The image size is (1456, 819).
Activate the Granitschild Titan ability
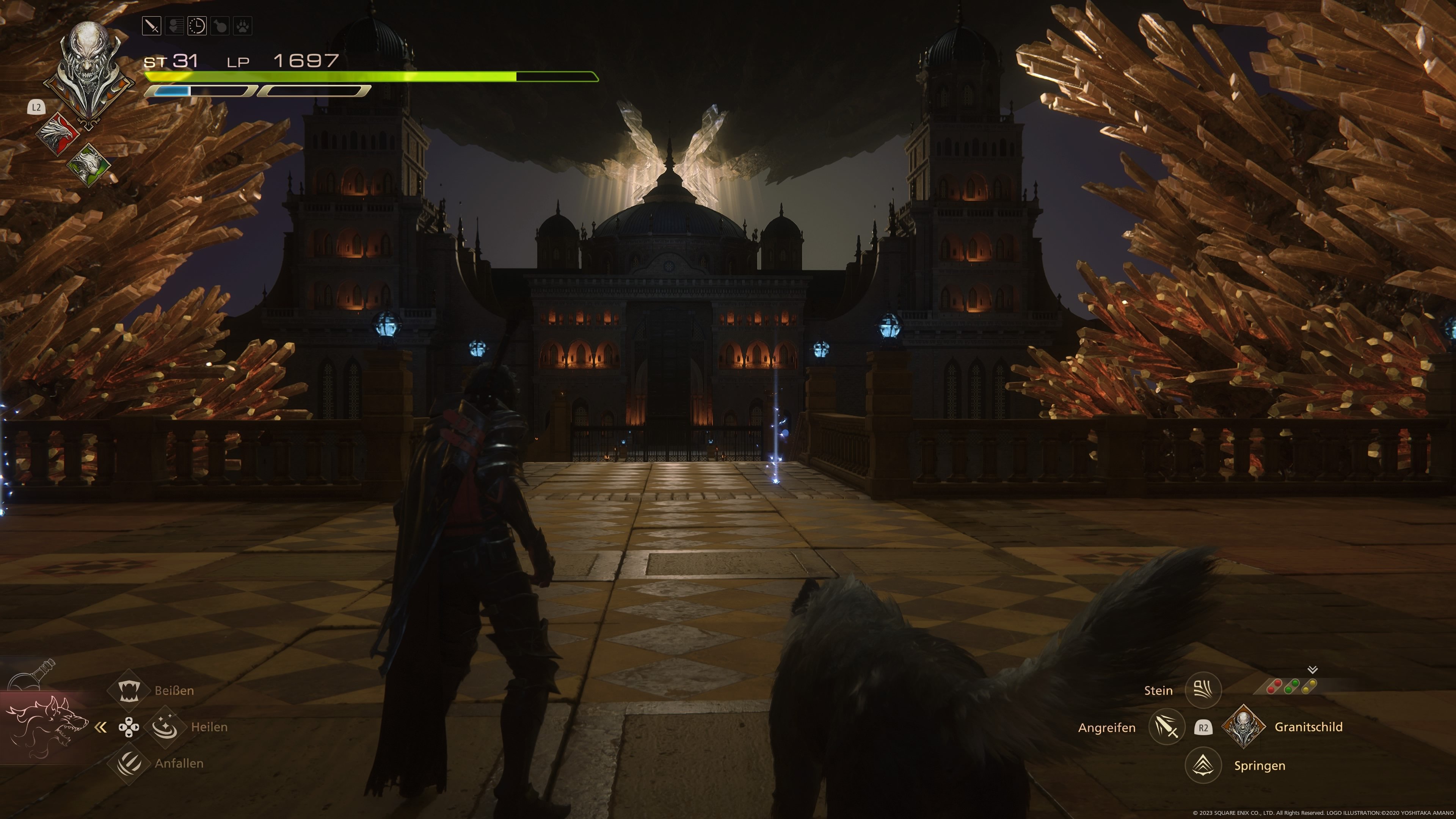[1244, 728]
